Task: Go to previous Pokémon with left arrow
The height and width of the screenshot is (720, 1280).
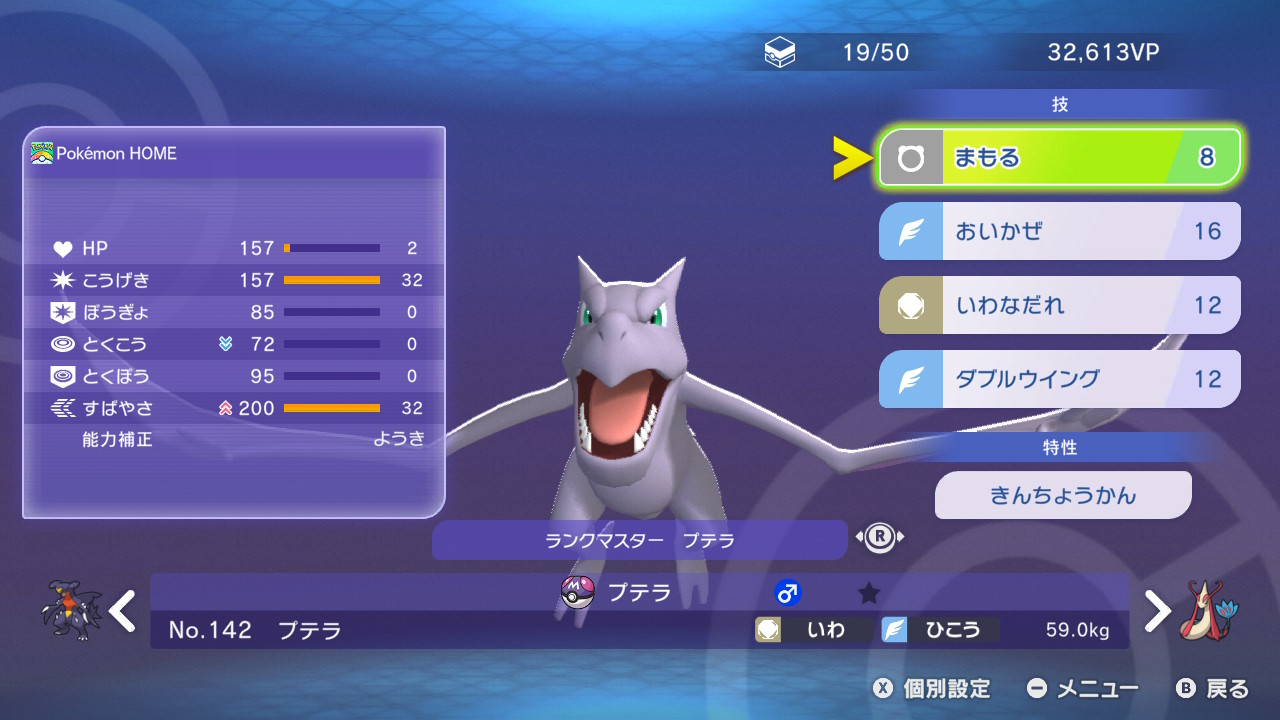Action: (123, 610)
